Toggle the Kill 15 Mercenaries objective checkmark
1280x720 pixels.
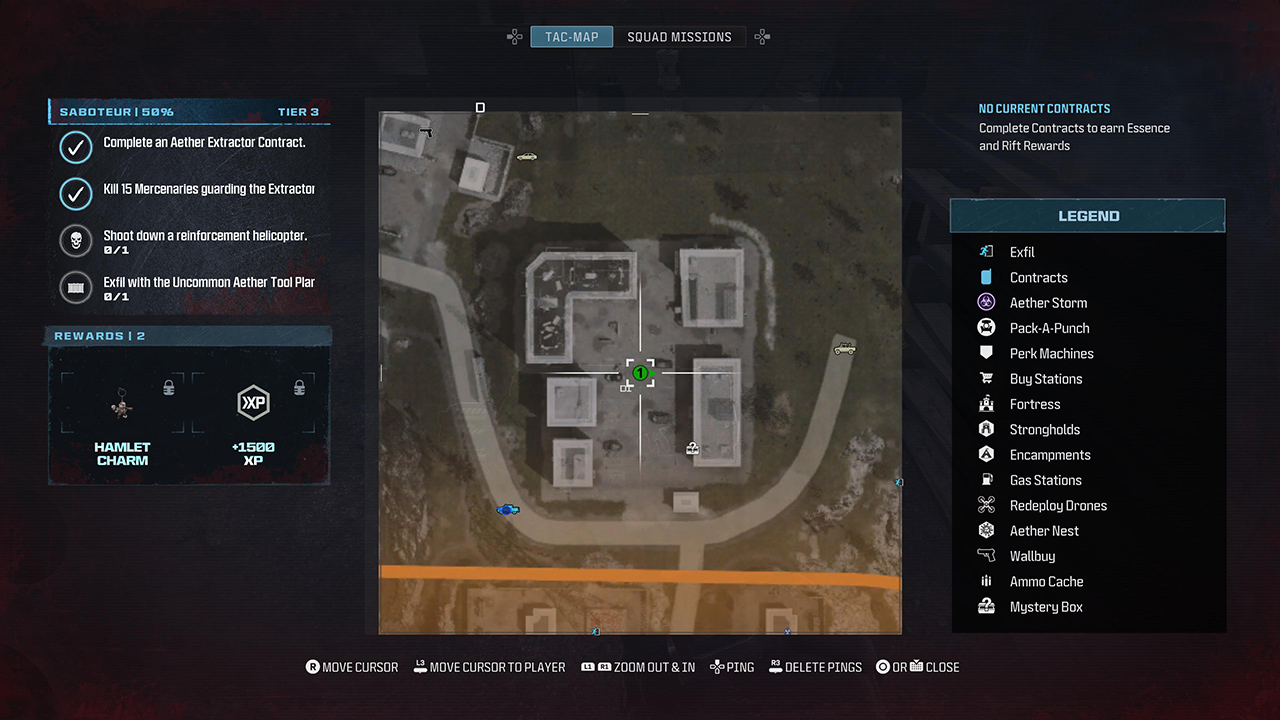click(x=76, y=193)
